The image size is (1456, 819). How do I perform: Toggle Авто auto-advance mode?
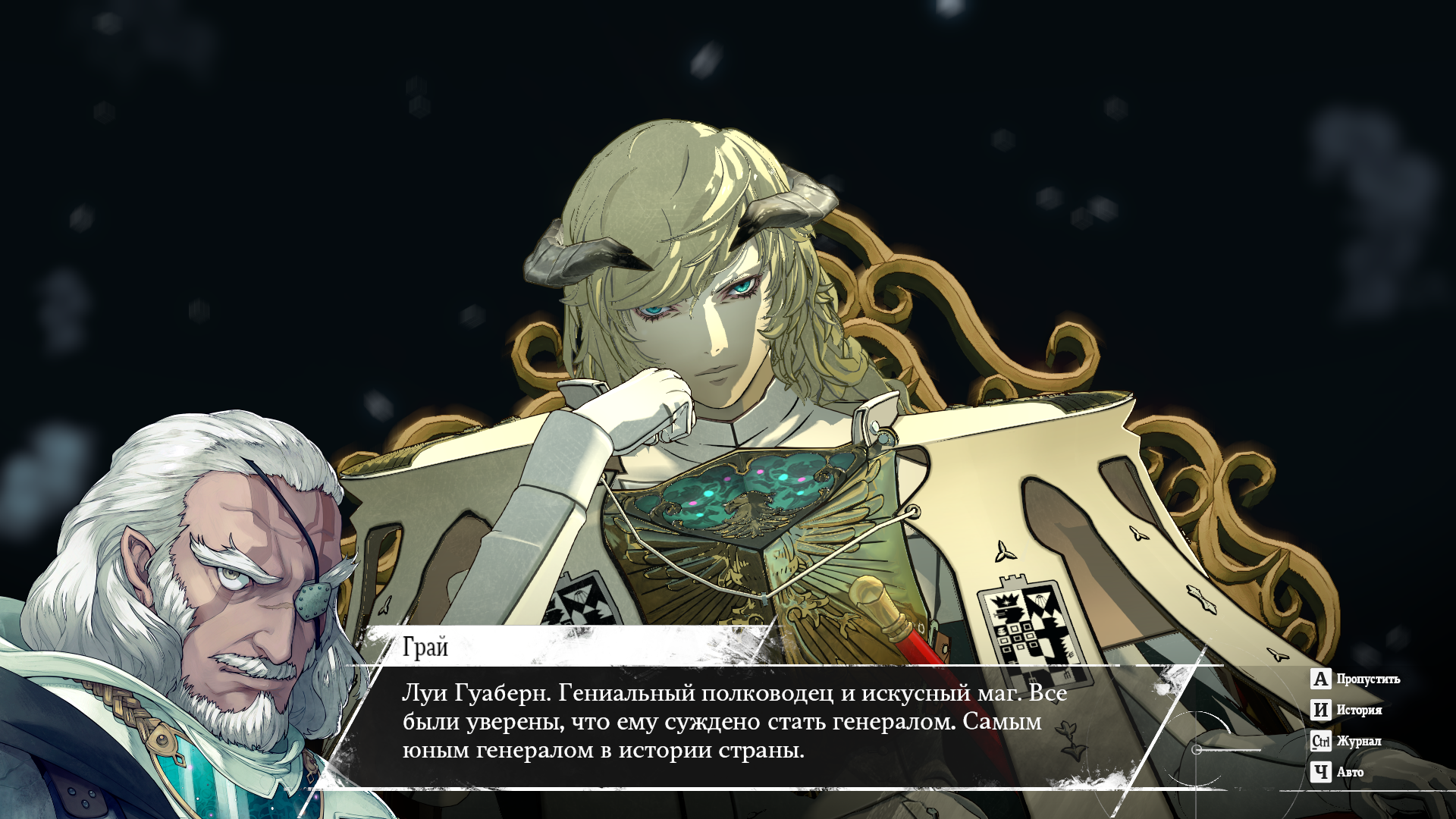click(x=1338, y=772)
